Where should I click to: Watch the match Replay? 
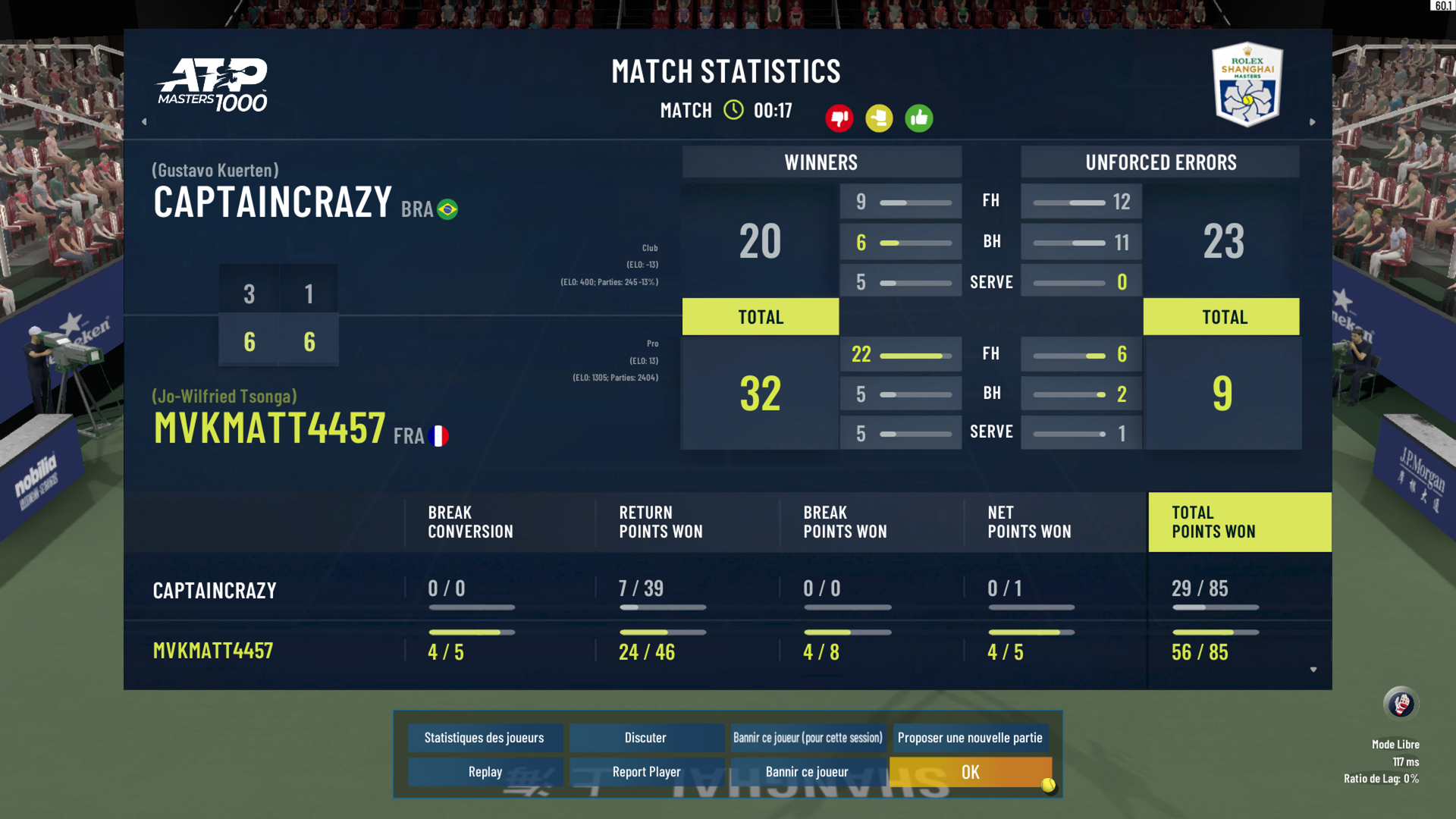(x=485, y=772)
